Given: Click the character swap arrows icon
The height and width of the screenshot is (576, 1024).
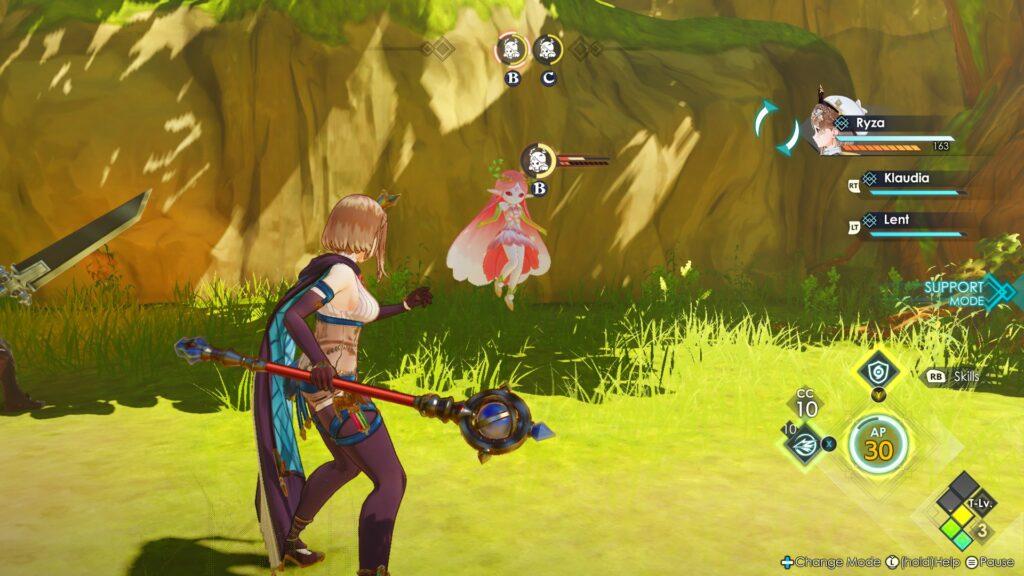Looking at the screenshot, I should coord(776,127).
